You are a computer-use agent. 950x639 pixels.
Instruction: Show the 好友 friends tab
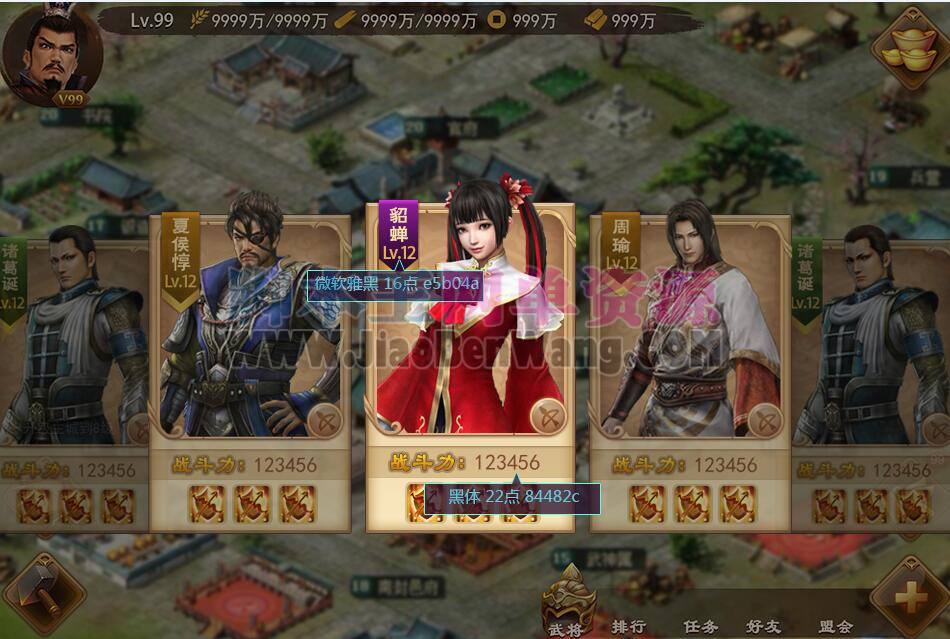click(765, 626)
